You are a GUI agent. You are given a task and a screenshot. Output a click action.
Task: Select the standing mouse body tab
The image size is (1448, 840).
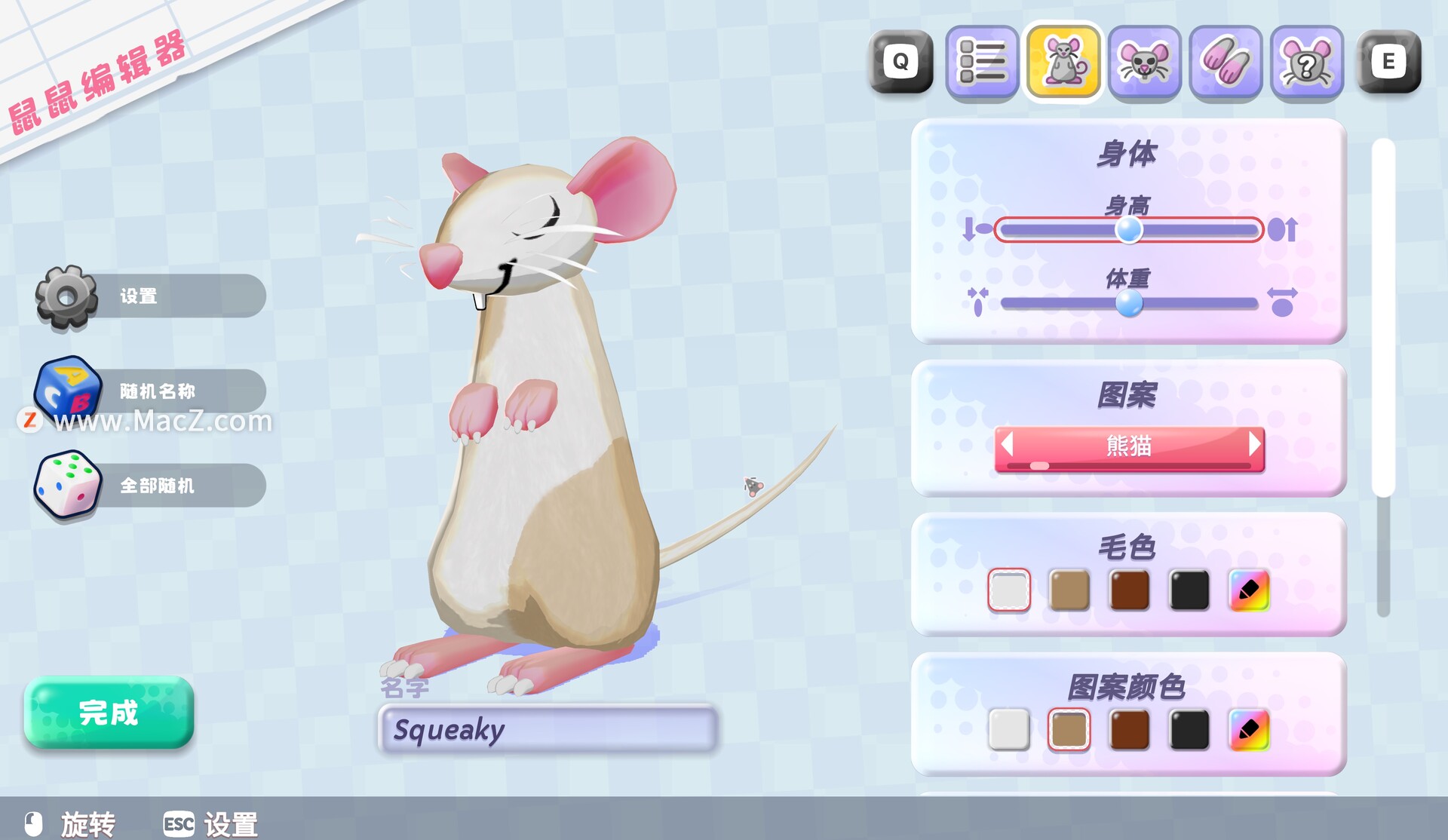tap(1063, 62)
